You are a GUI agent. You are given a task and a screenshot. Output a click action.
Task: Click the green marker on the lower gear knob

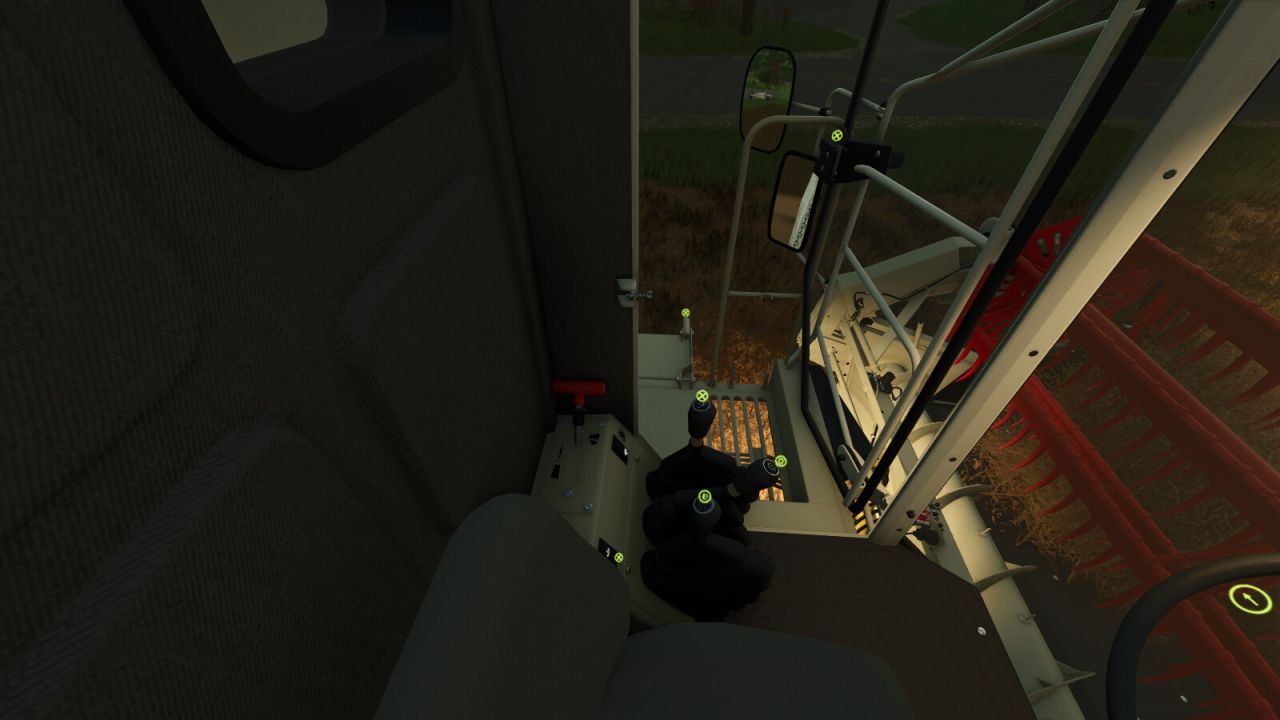(704, 496)
